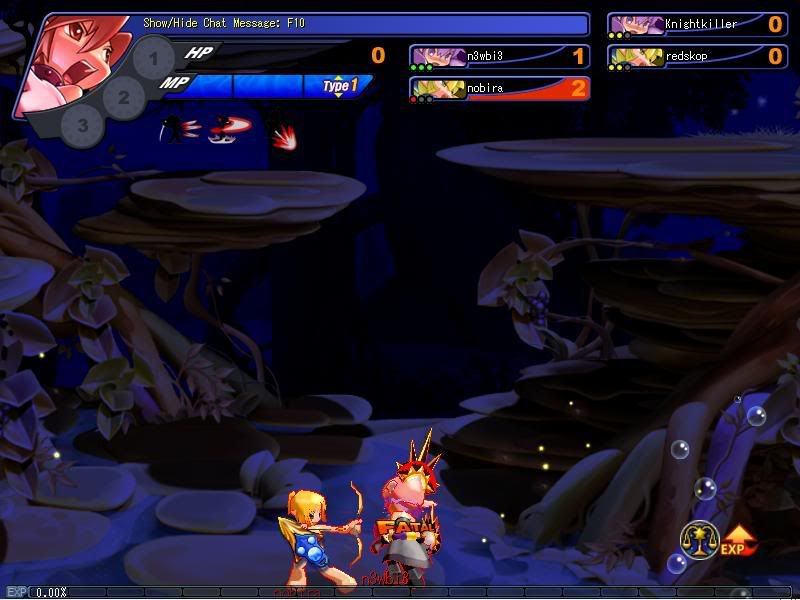Select skill slot 3

point(83,126)
